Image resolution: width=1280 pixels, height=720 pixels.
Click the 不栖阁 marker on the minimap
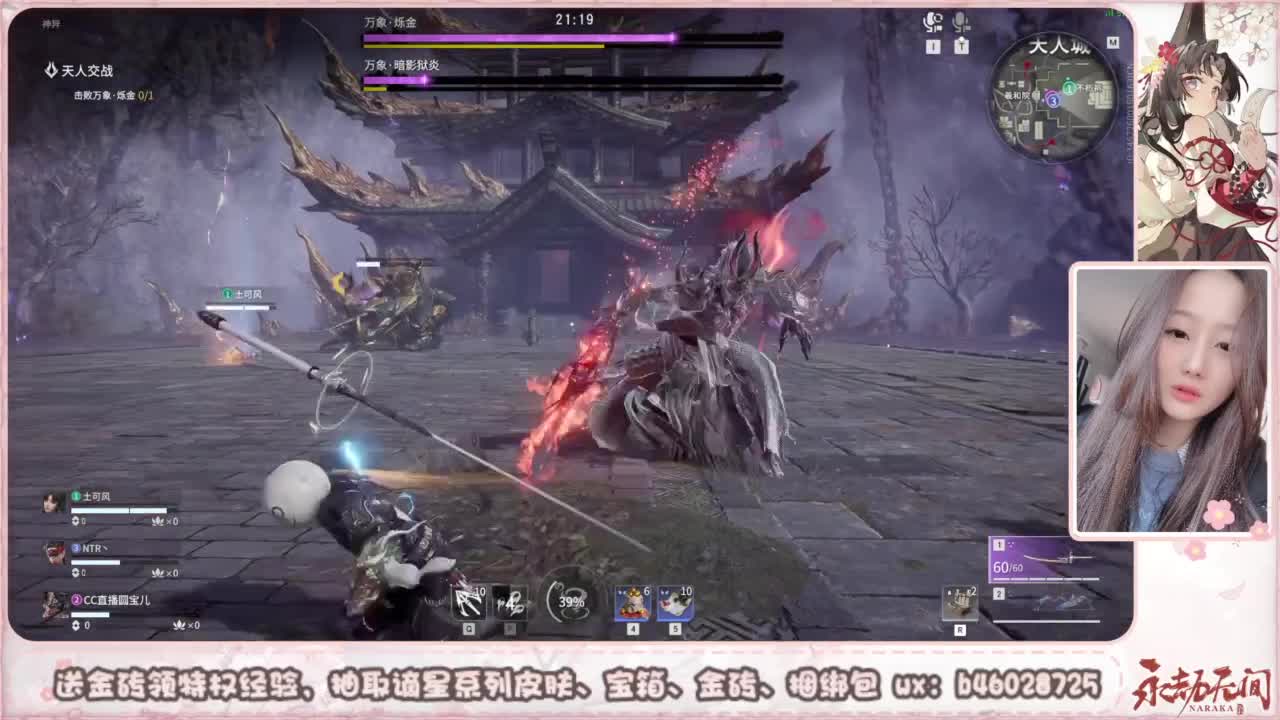point(1089,87)
